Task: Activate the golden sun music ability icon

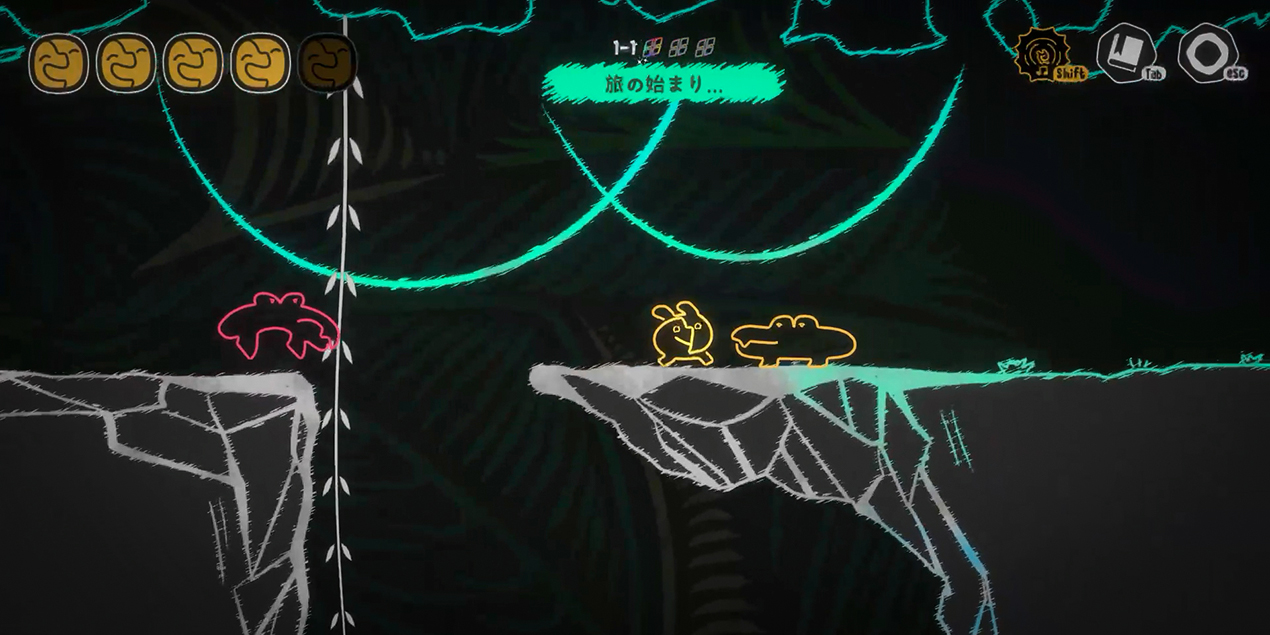Action: [1040, 54]
